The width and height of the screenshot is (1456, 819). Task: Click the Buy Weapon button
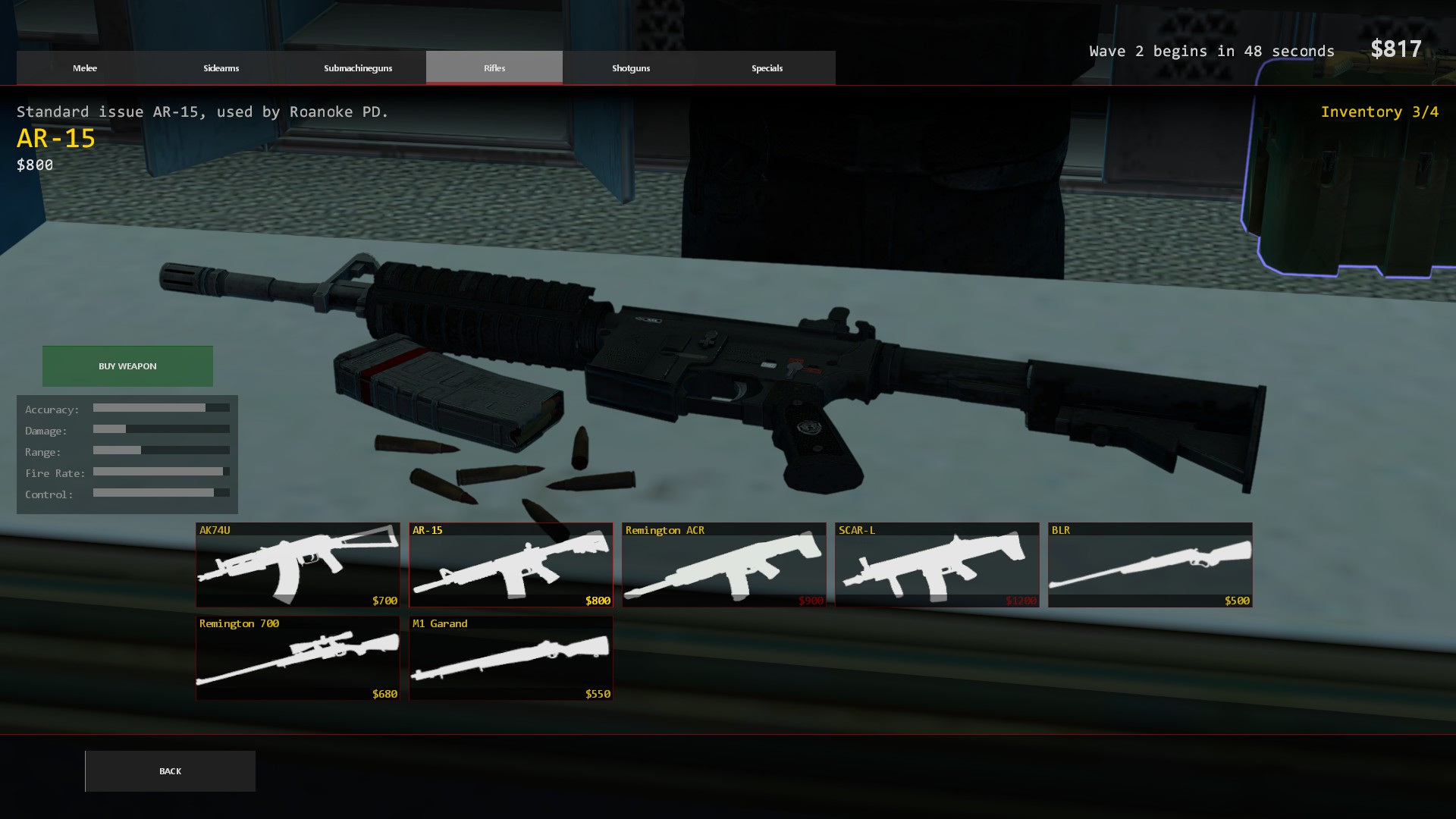[127, 366]
